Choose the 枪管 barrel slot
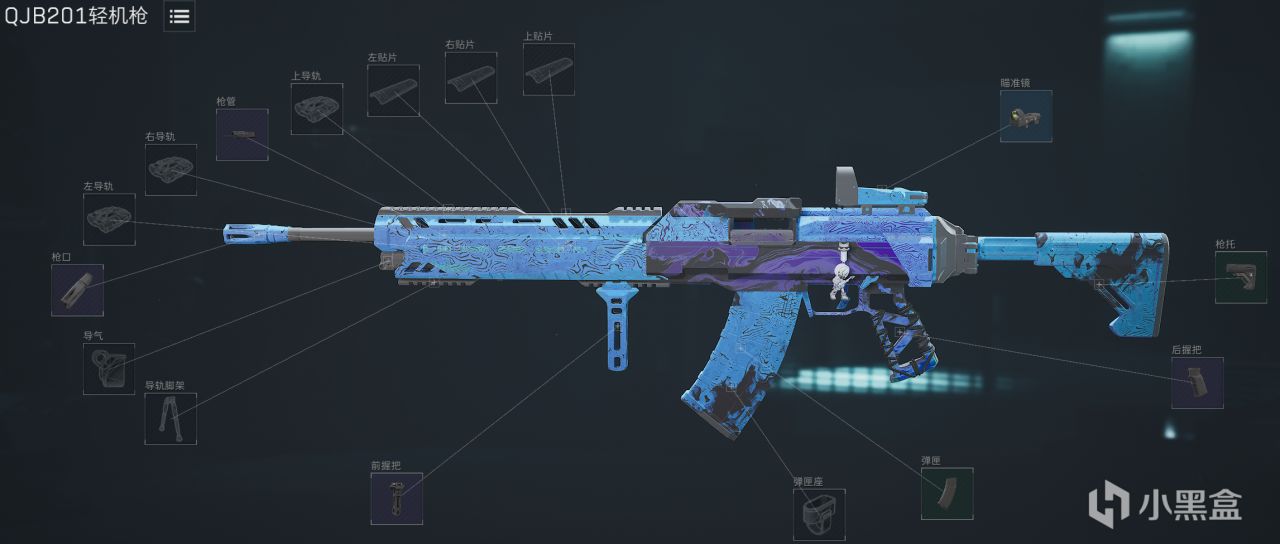 tap(242, 134)
